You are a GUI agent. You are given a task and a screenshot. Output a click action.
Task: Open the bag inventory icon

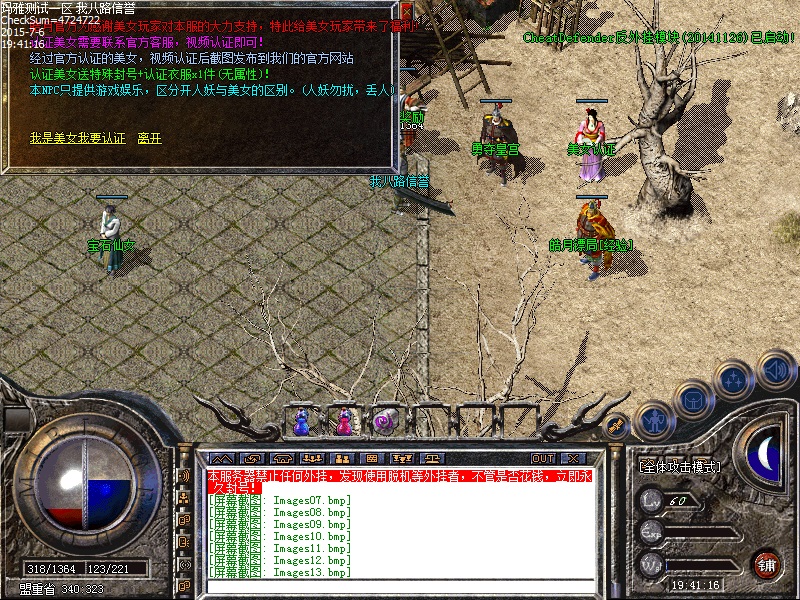(694, 400)
